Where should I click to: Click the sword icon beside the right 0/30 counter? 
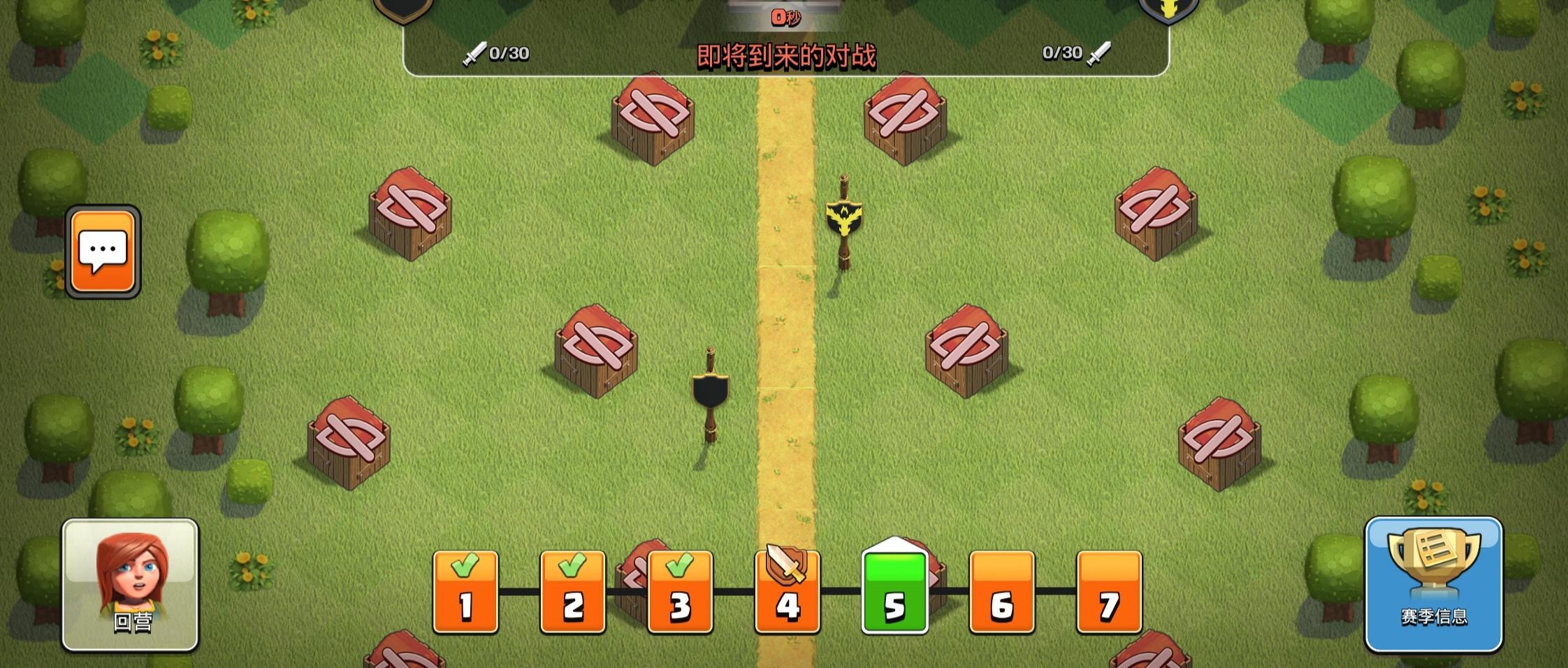point(1098,52)
